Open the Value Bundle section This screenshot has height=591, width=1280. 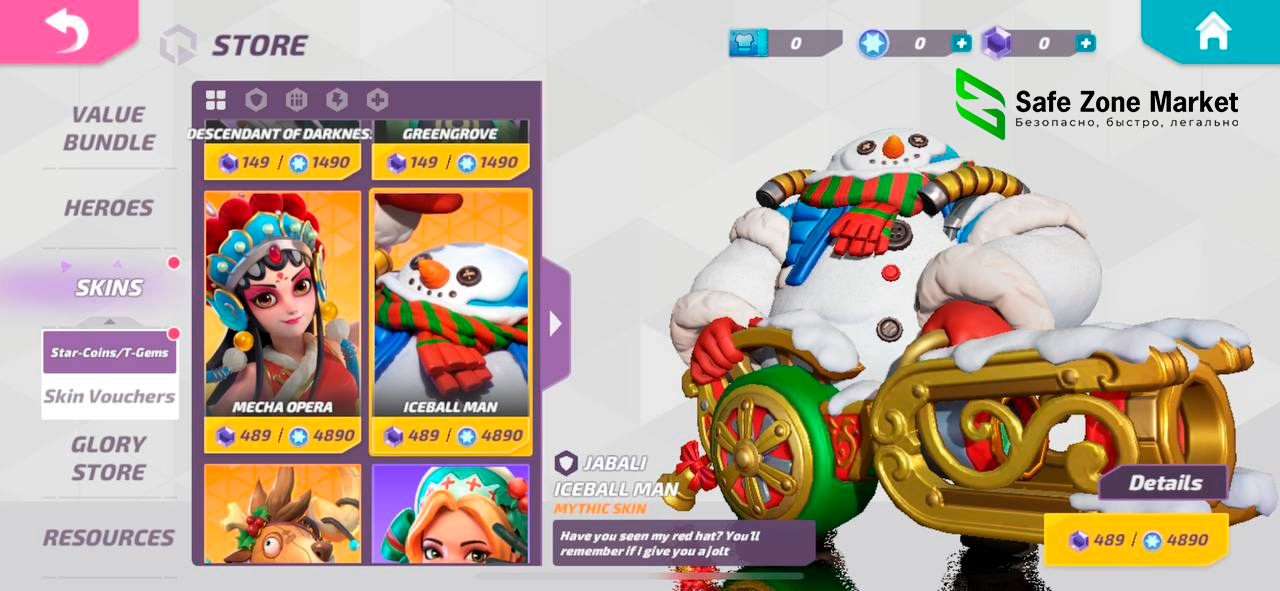(x=109, y=128)
